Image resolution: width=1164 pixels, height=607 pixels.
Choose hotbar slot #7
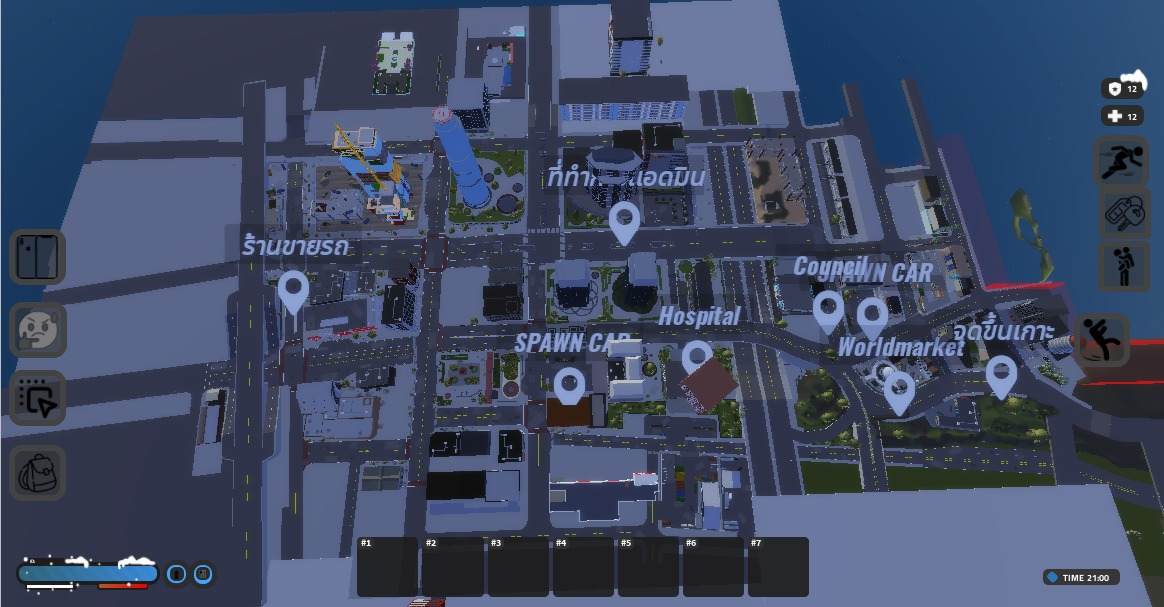click(x=778, y=567)
